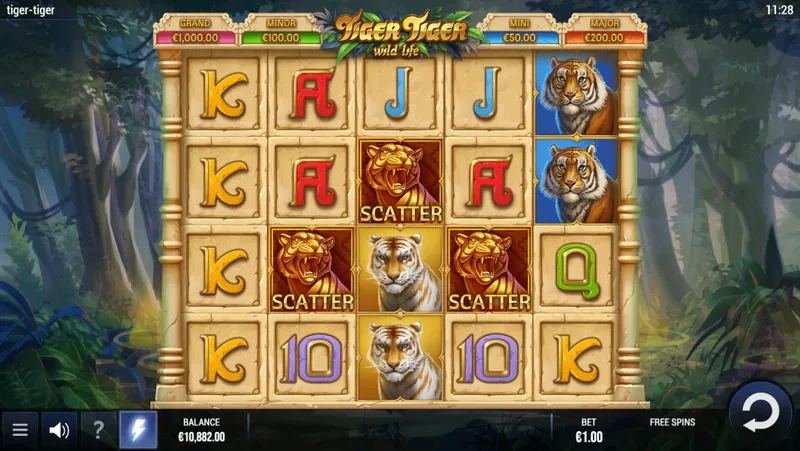Toggle the lightning bolt turbo mode
Screen dimensions: 800x451
coord(138,430)
